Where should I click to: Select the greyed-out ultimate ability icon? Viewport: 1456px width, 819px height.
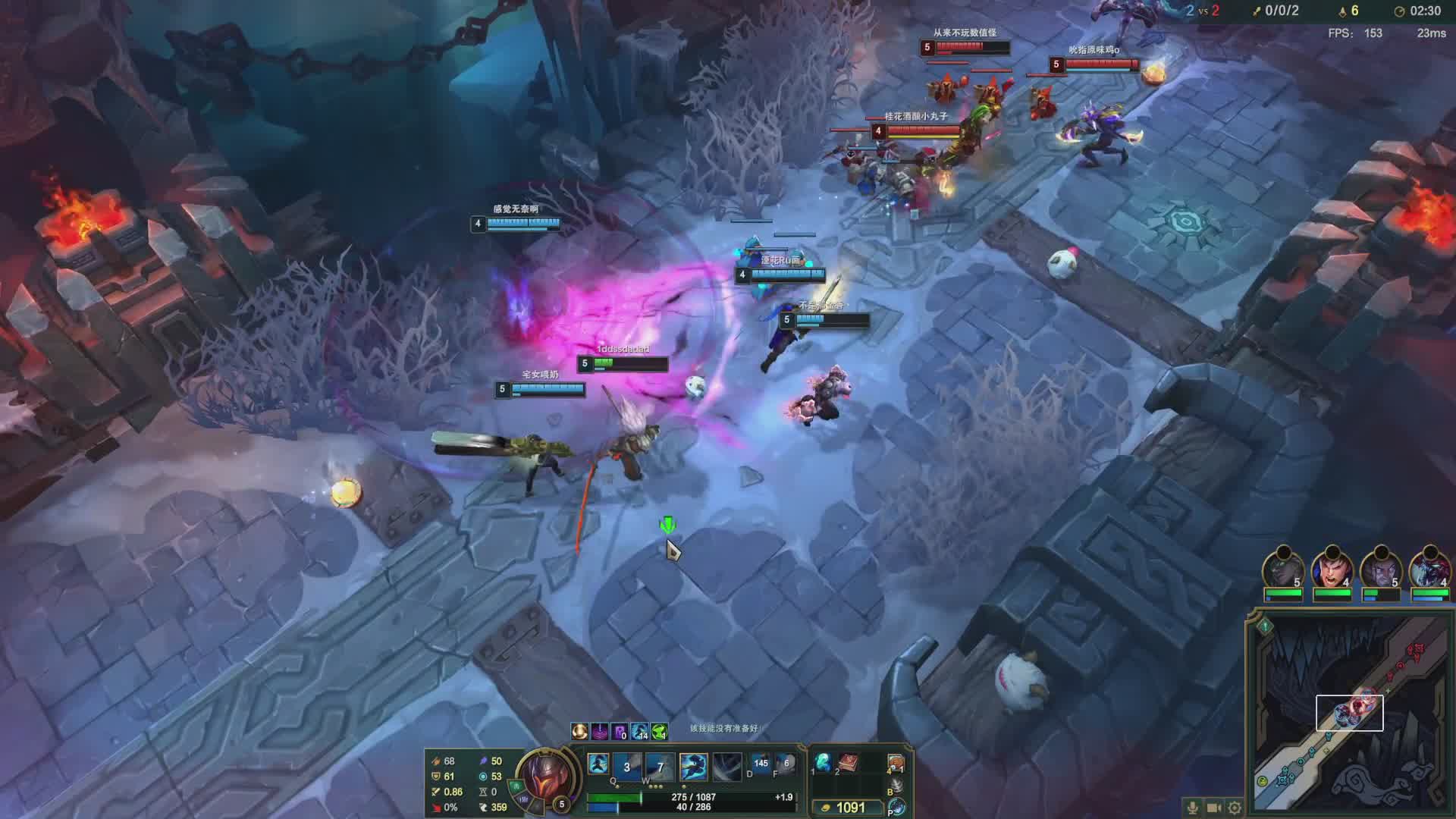coord(726,767)
